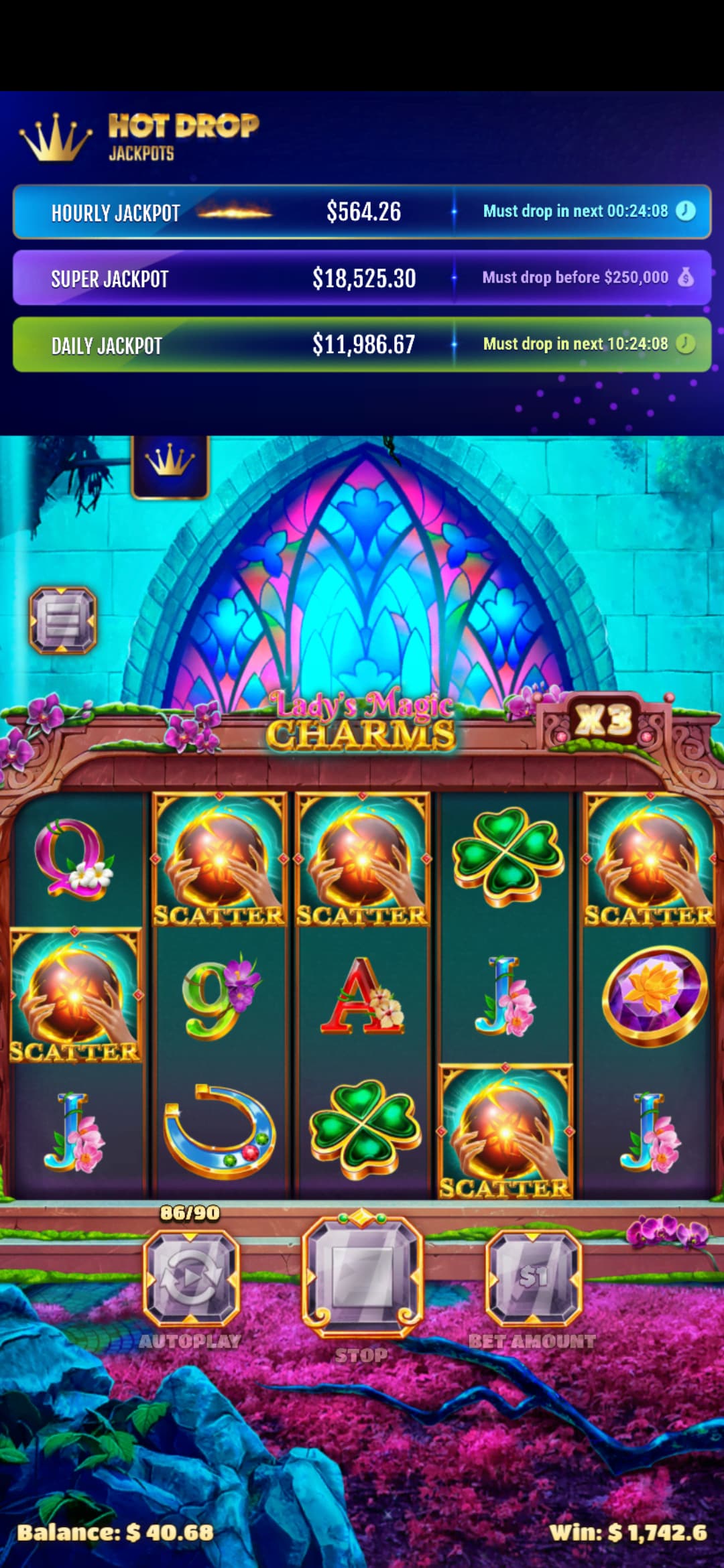This screenshot has height=1568, width=724.
Task: Click the hourly jackpot clock icon
Action: (x=685, y=211)
